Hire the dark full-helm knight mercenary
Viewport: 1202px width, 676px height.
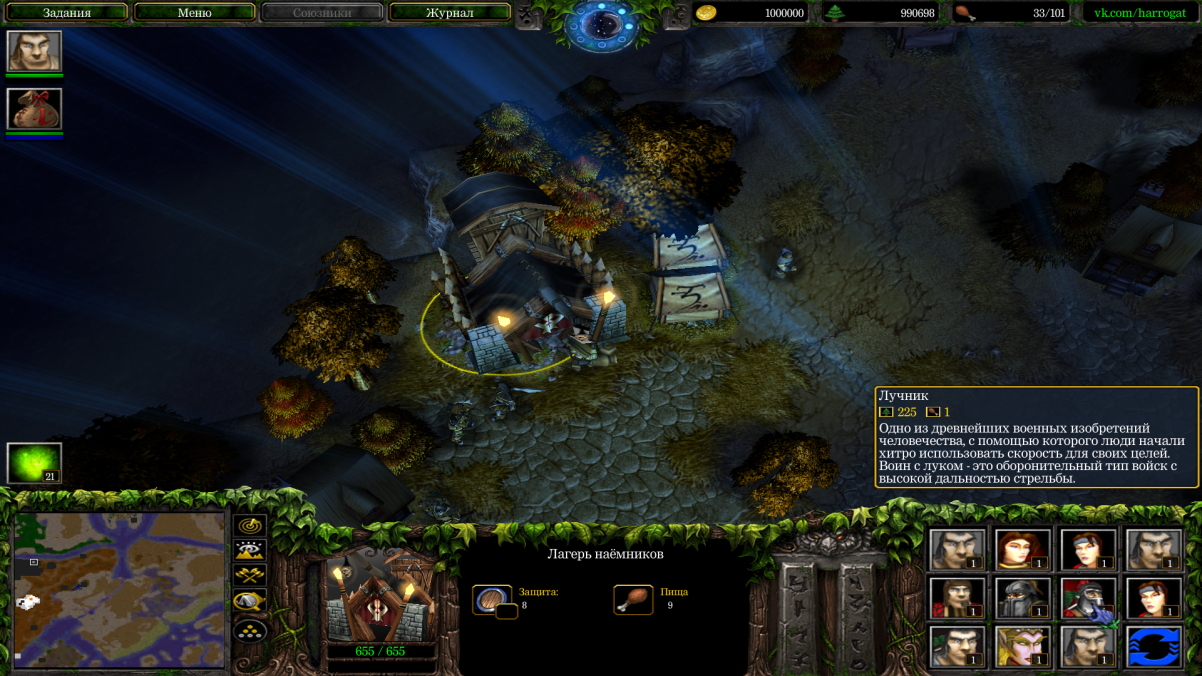1023,598
